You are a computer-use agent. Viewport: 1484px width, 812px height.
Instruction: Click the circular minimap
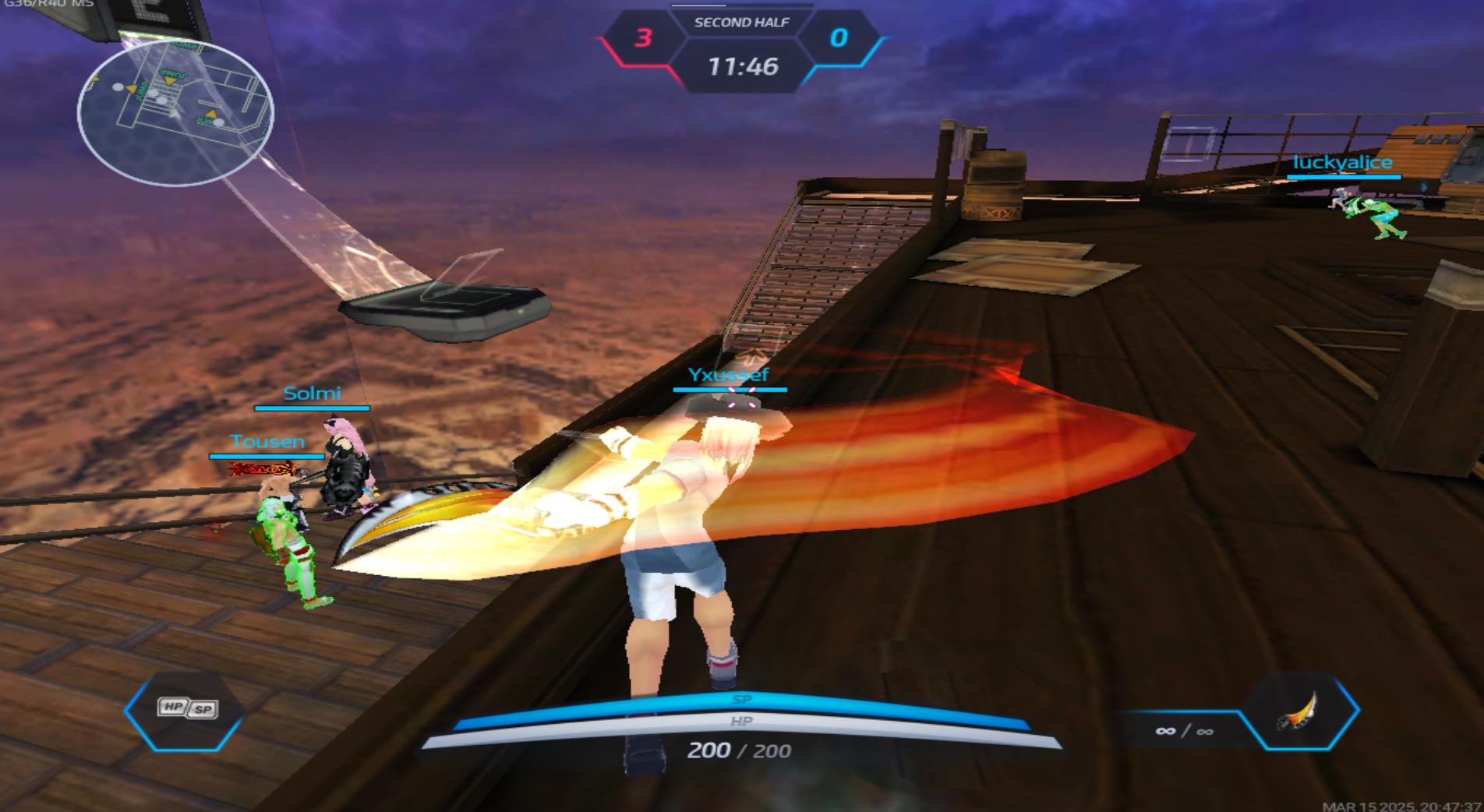pos(175,111)
